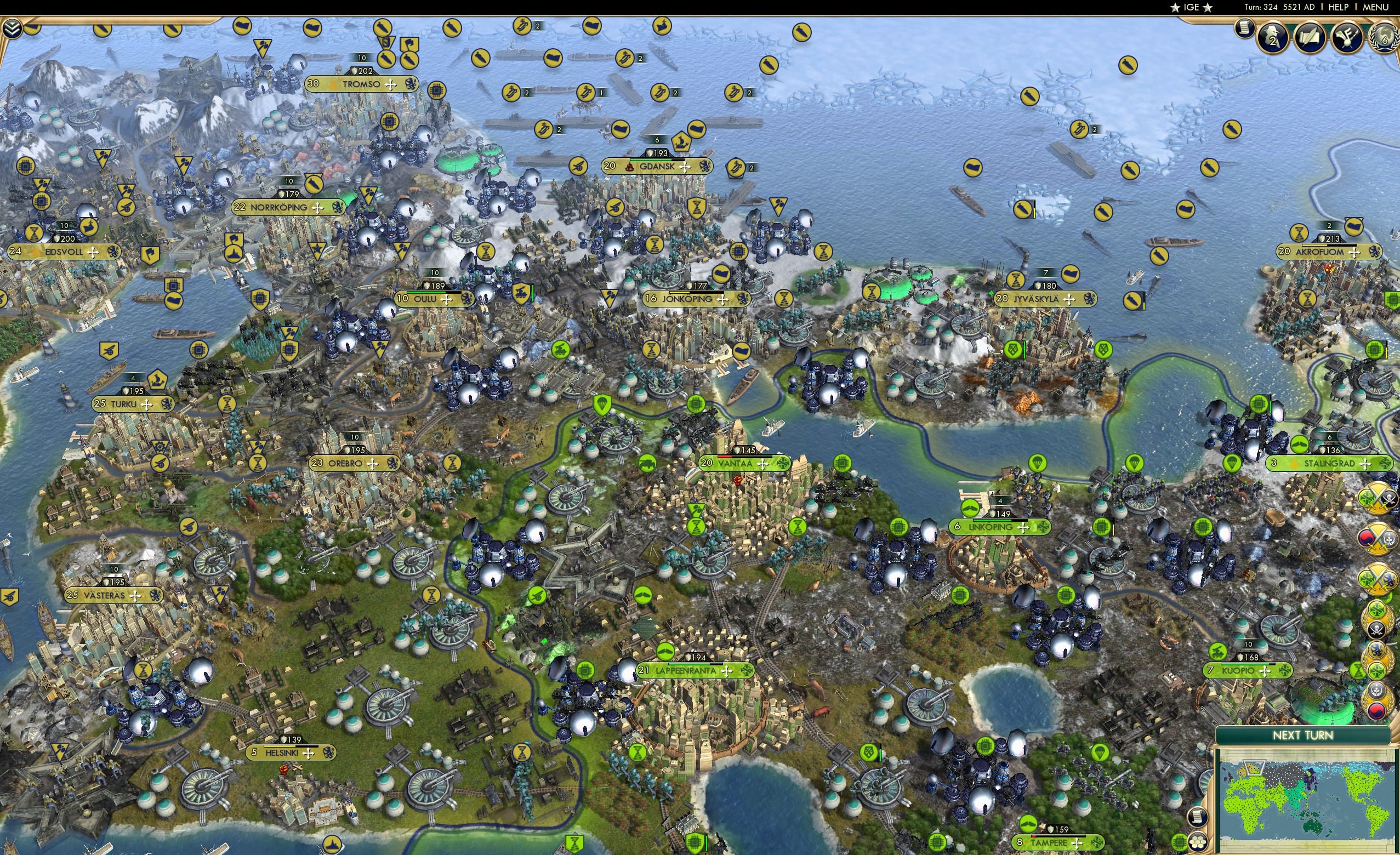Open the IGE in-game editor
This screenshot has height=855, width=1400.
1191,7
